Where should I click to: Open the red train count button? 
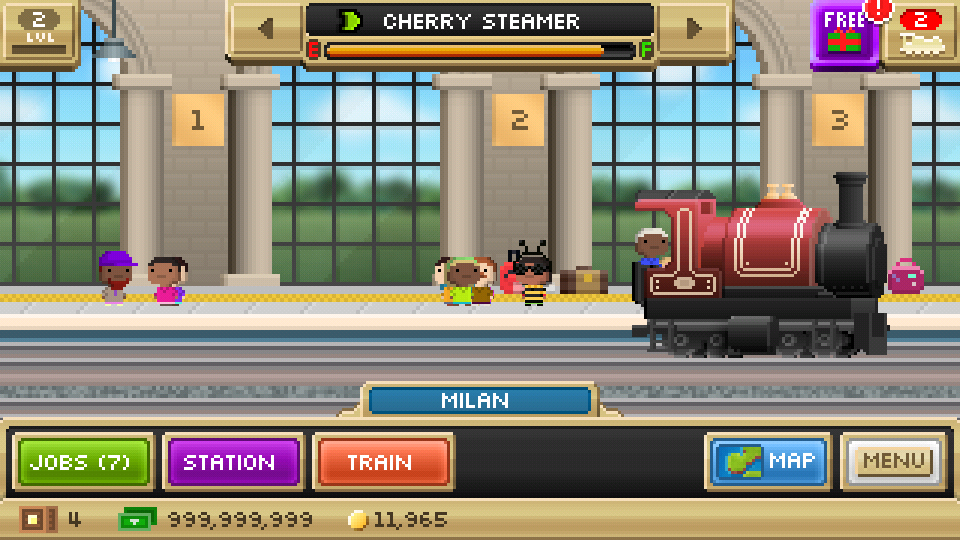[x=921, y=32]
